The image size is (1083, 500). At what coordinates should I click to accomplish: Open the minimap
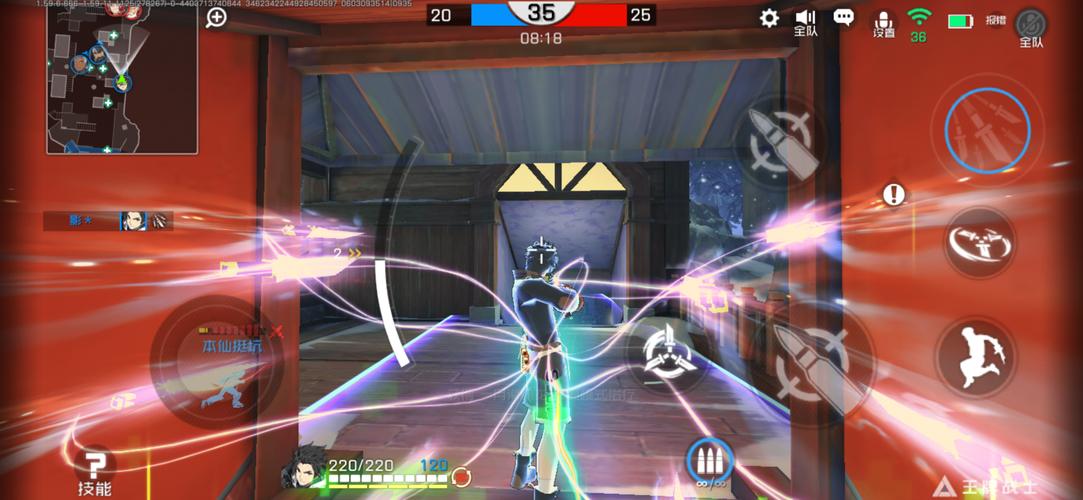(x=121, y=78)
